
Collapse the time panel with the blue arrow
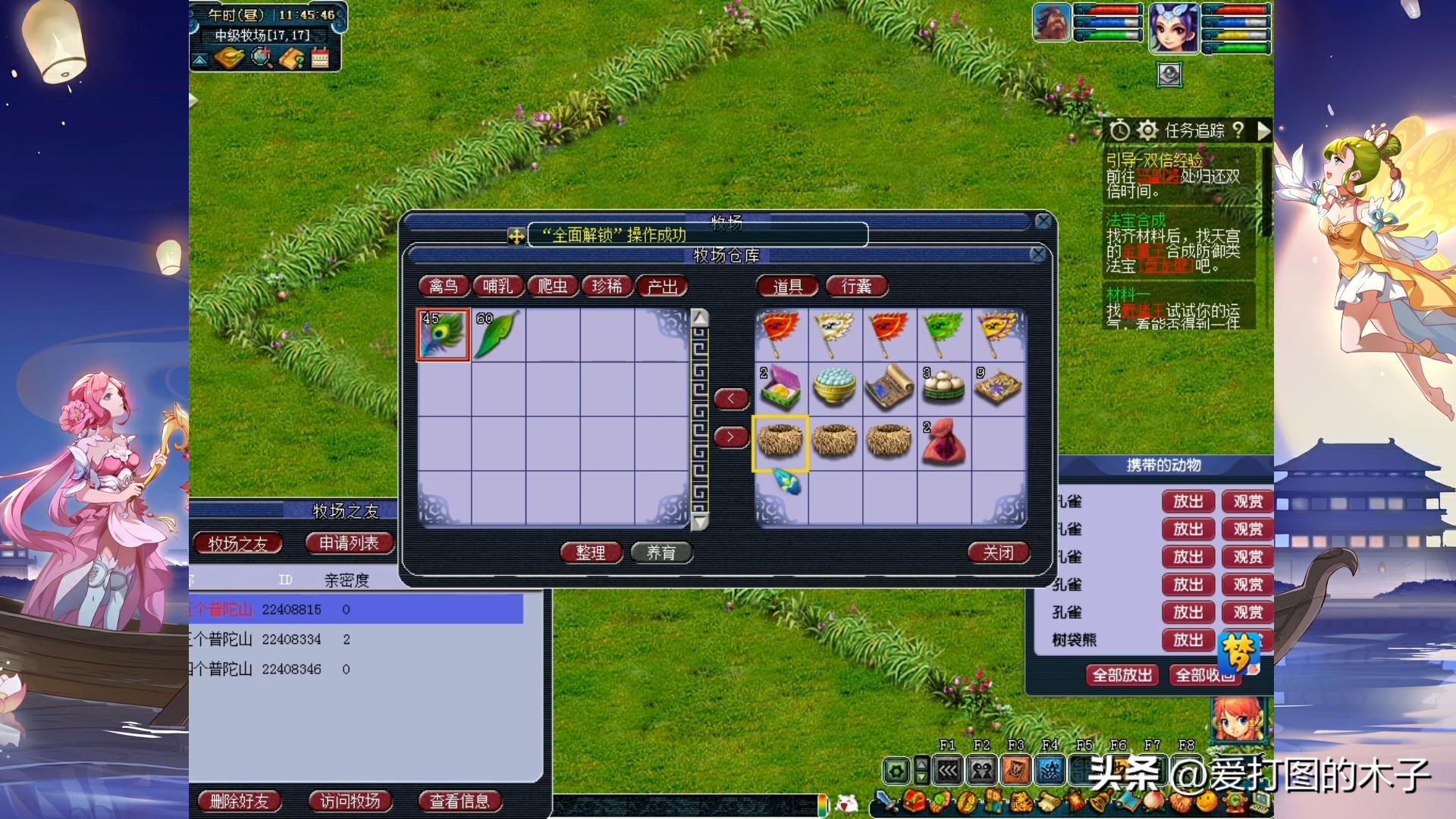(x=200, y=59)
